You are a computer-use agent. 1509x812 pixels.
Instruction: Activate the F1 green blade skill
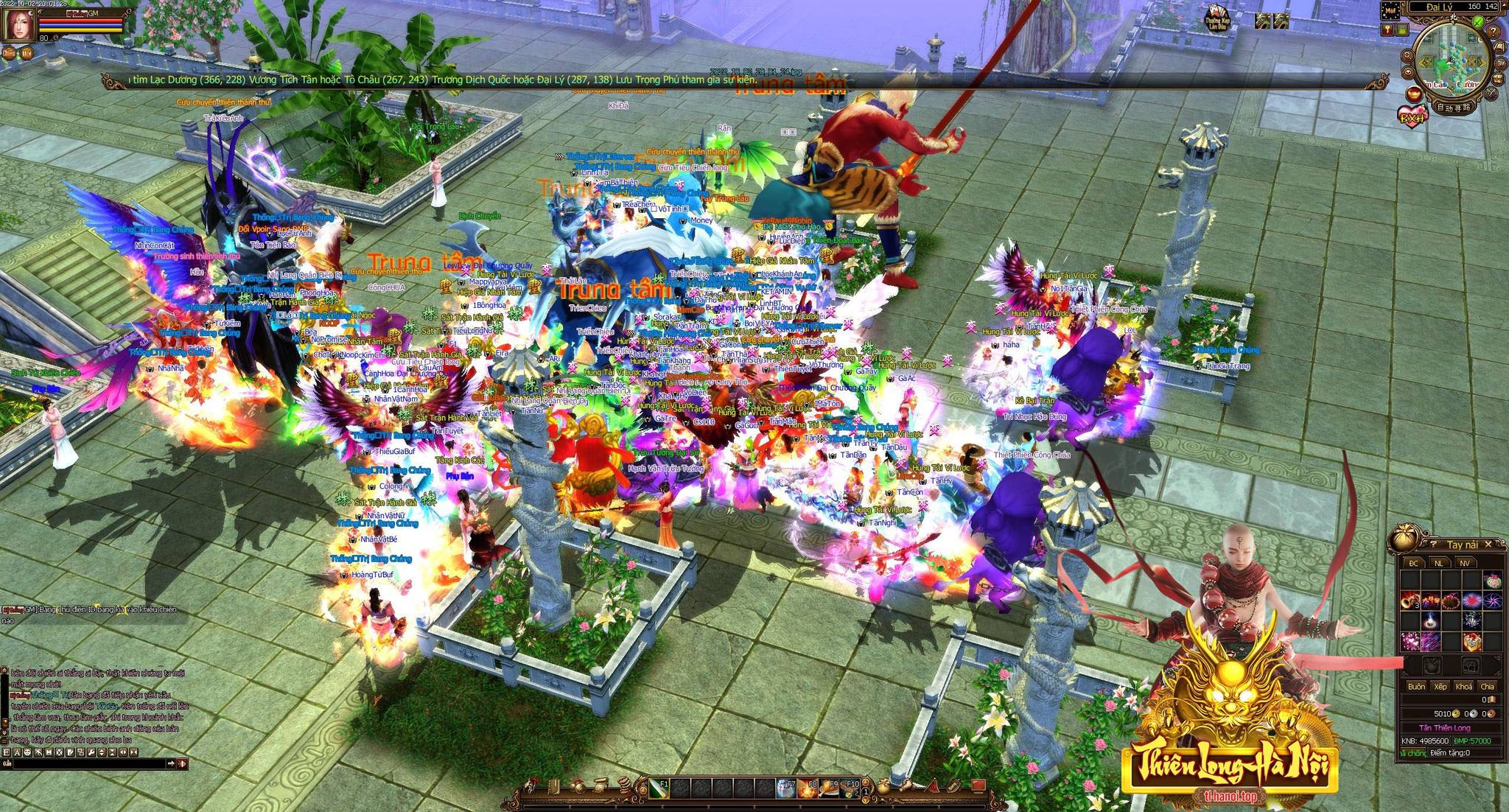[x=659, y=788]
